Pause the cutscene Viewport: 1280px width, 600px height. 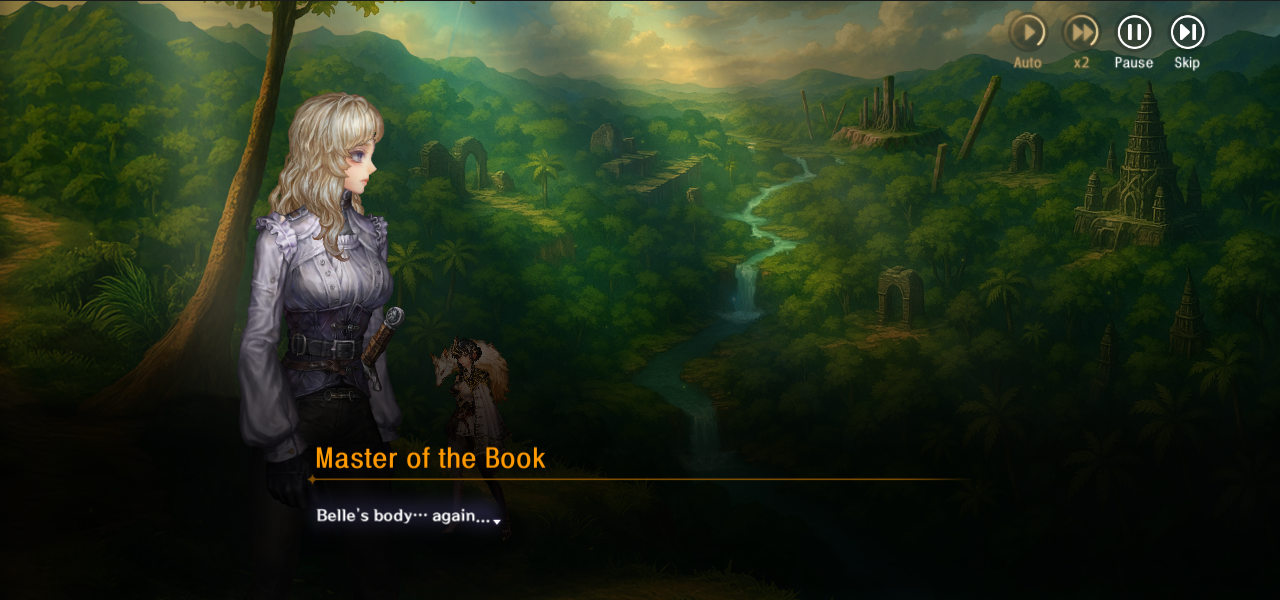(1134, 32)
